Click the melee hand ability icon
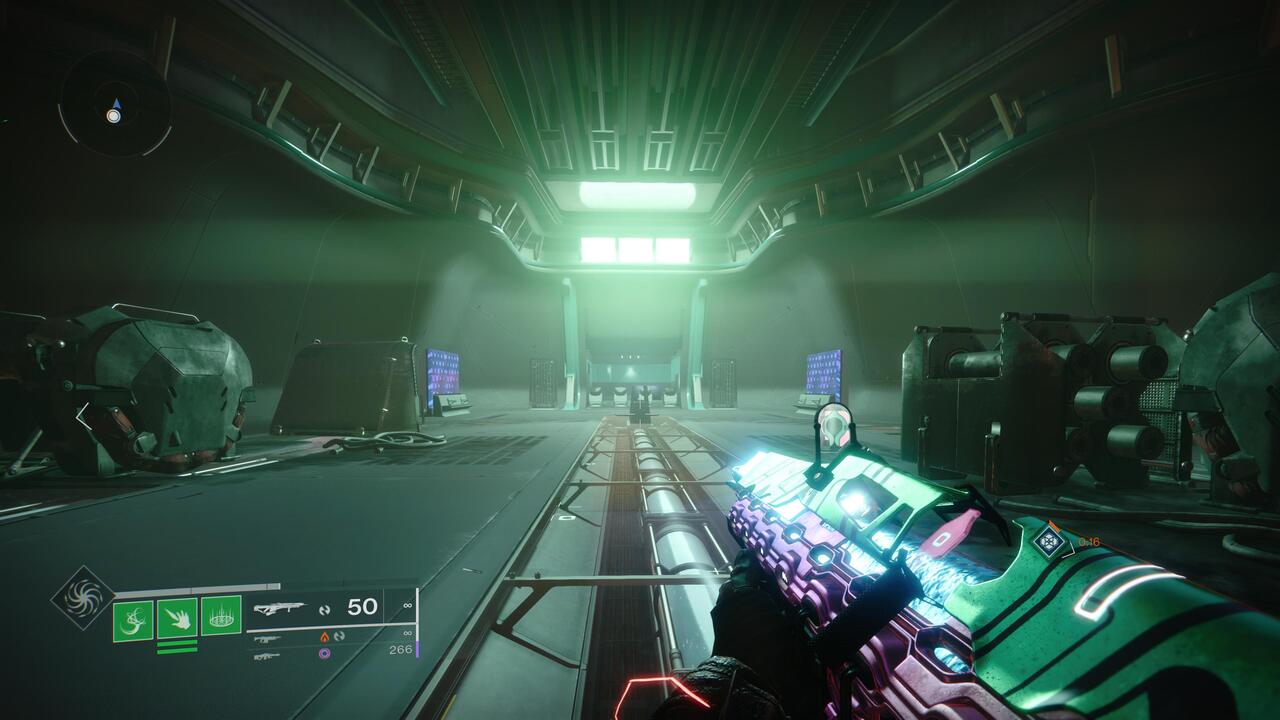This screenshot has width=1280, height=720. tap(177, 616)
